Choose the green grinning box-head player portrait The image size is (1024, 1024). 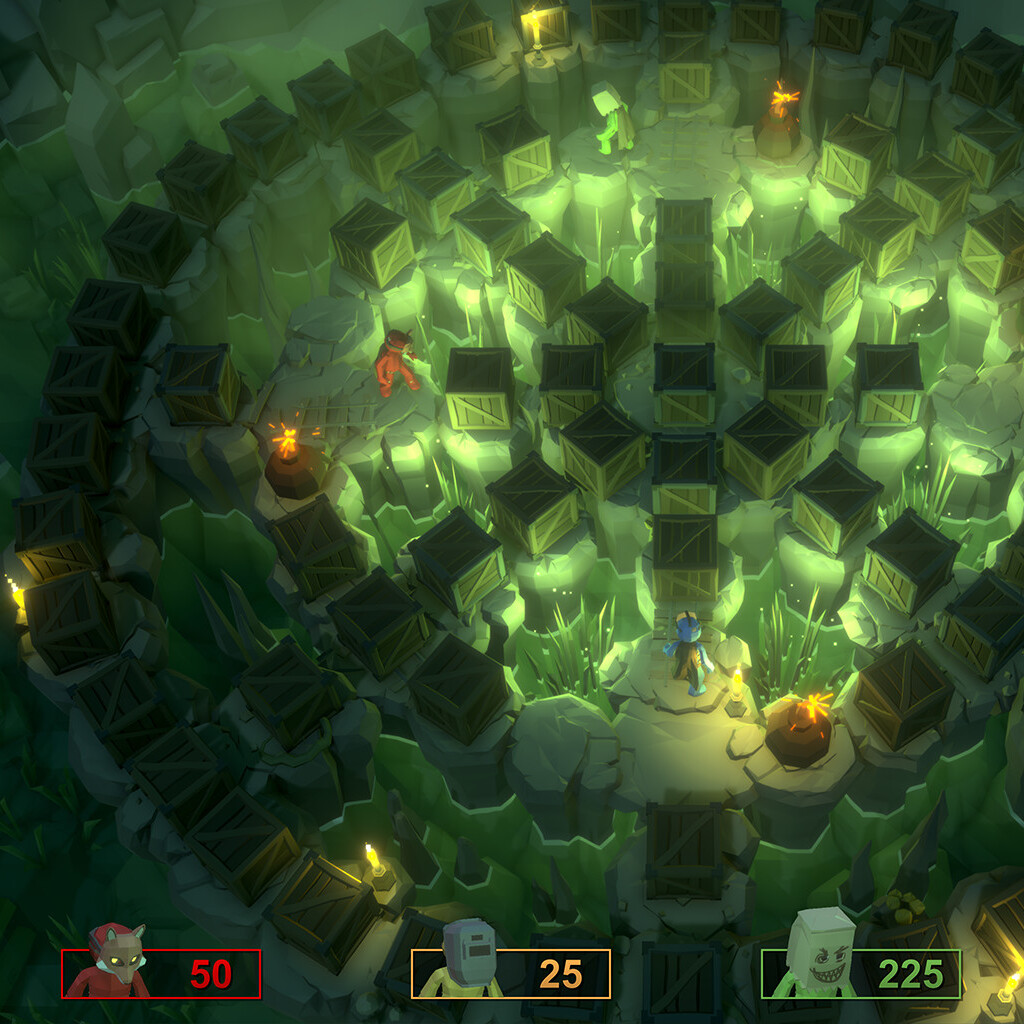[820, 955]
